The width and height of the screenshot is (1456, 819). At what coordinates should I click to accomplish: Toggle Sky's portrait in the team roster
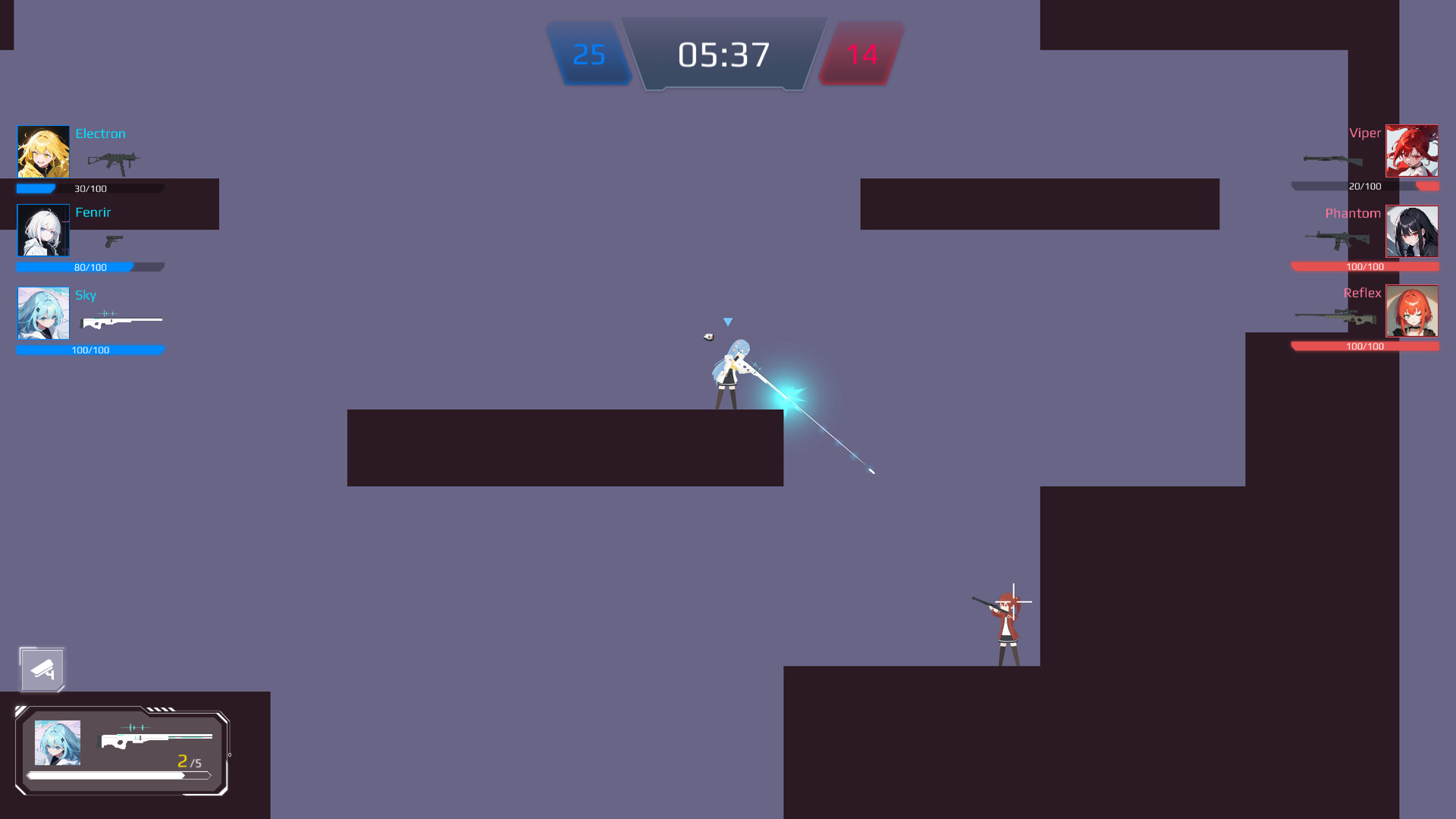(x=42, y=312)
